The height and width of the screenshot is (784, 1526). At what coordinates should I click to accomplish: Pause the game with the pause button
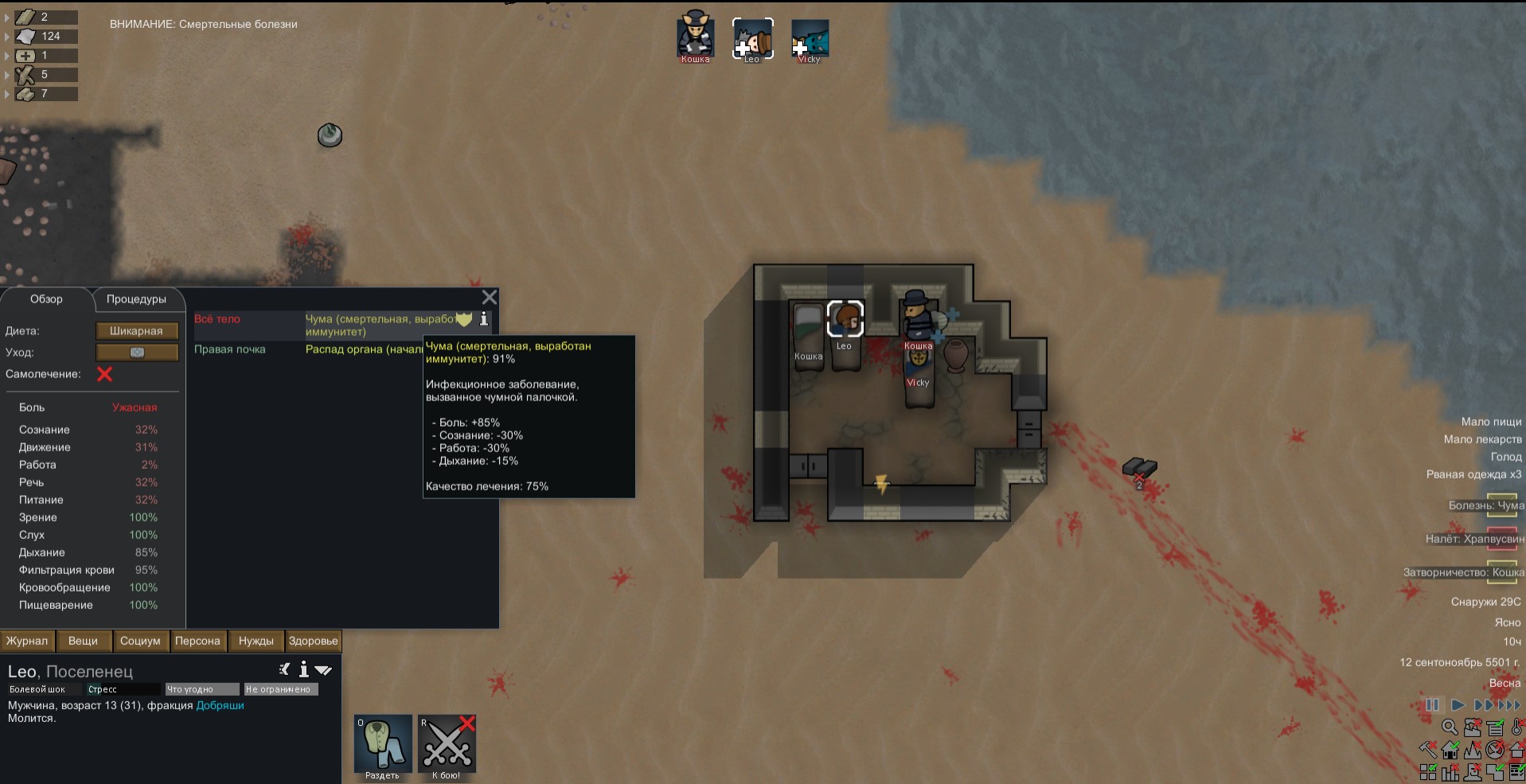tap(1432, 704)
